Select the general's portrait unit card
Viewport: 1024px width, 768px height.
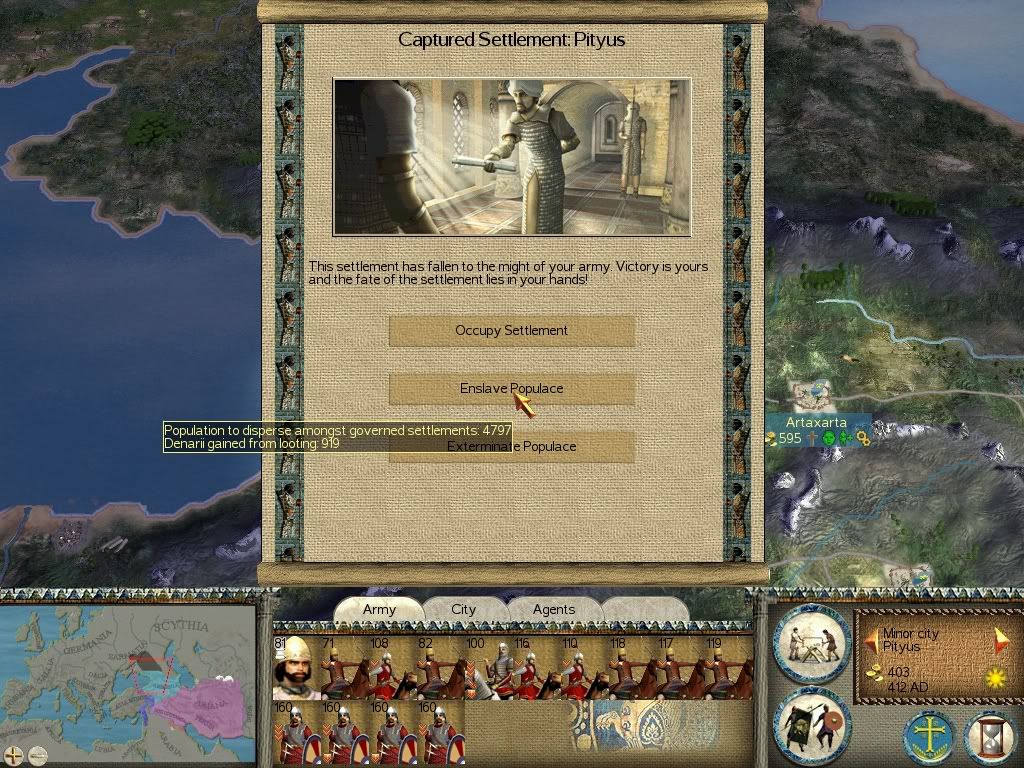(x=293, y=668)
